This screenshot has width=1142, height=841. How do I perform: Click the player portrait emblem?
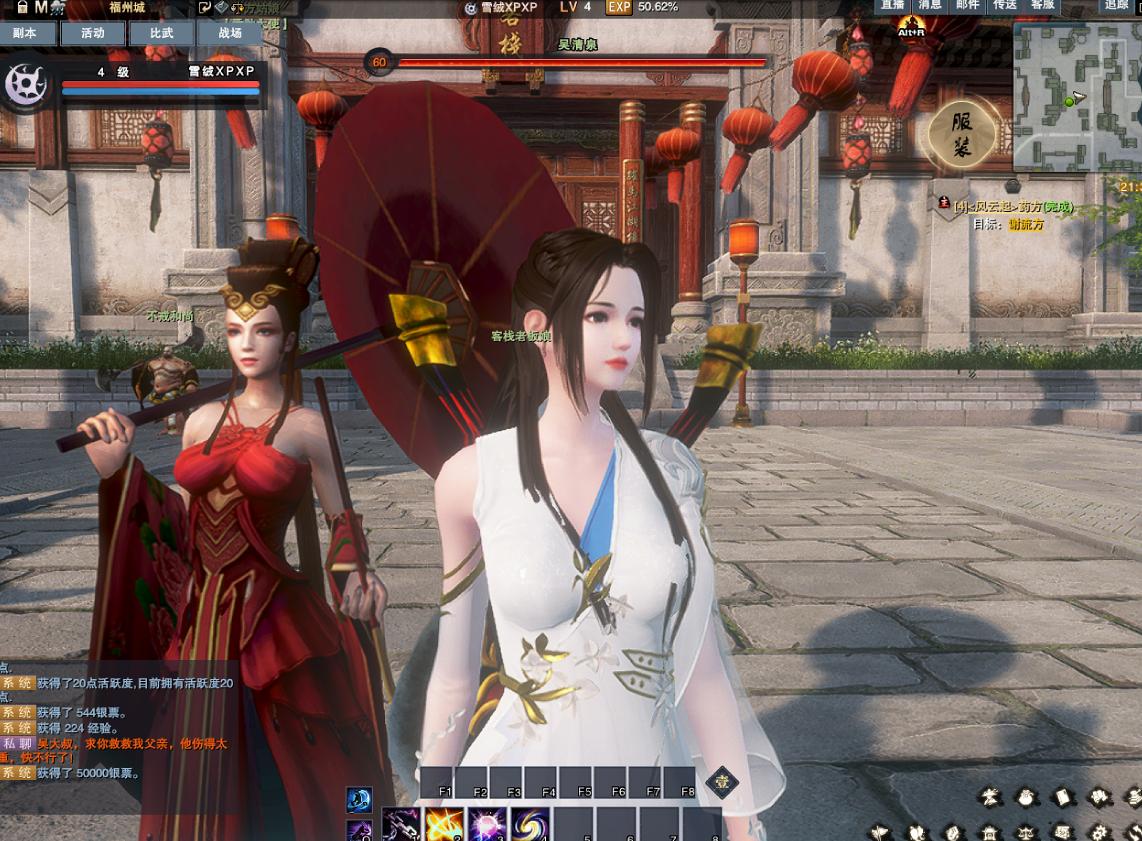[26, 85]
